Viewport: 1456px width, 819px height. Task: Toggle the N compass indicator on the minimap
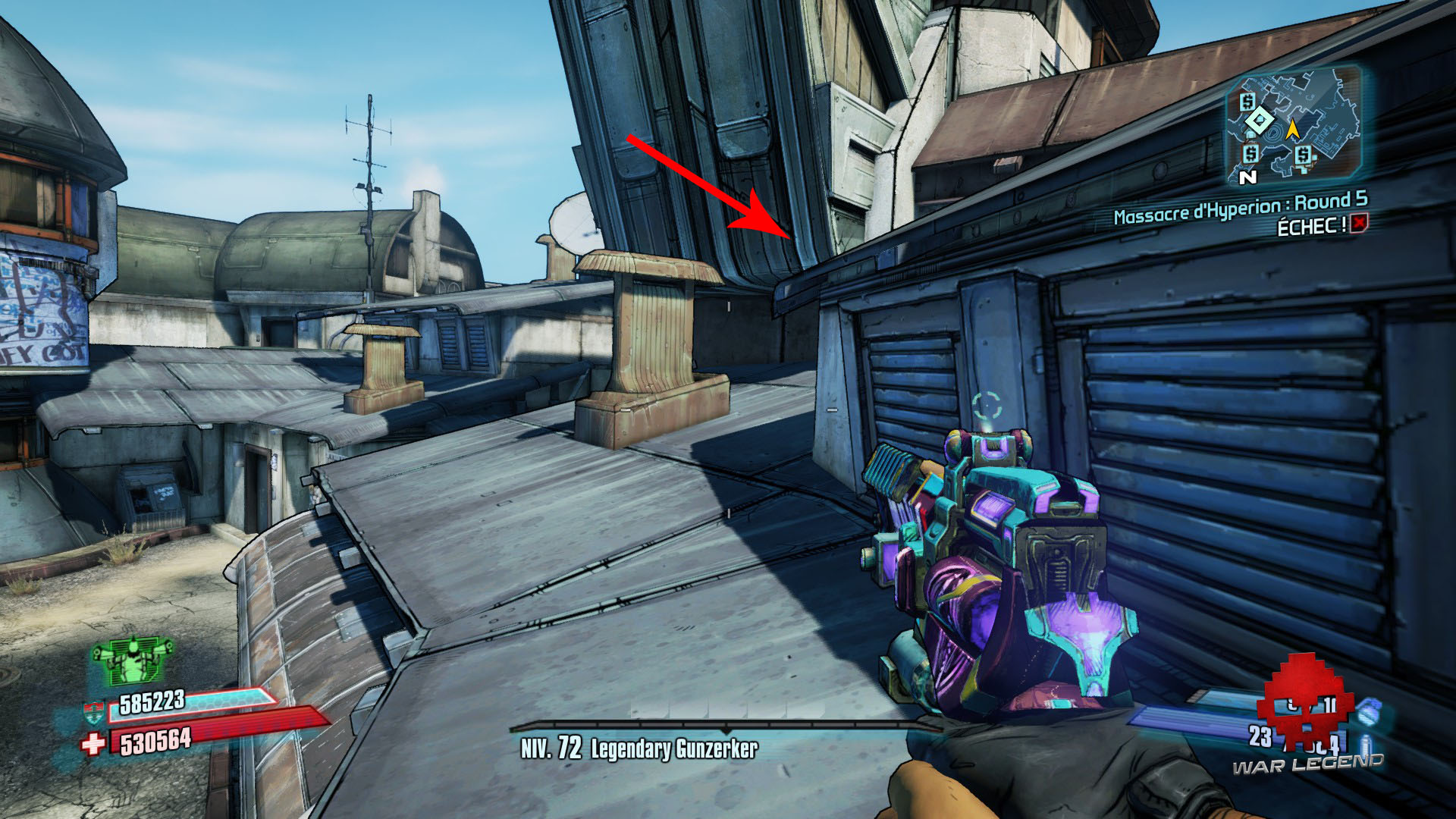(x=1249, y=177)
